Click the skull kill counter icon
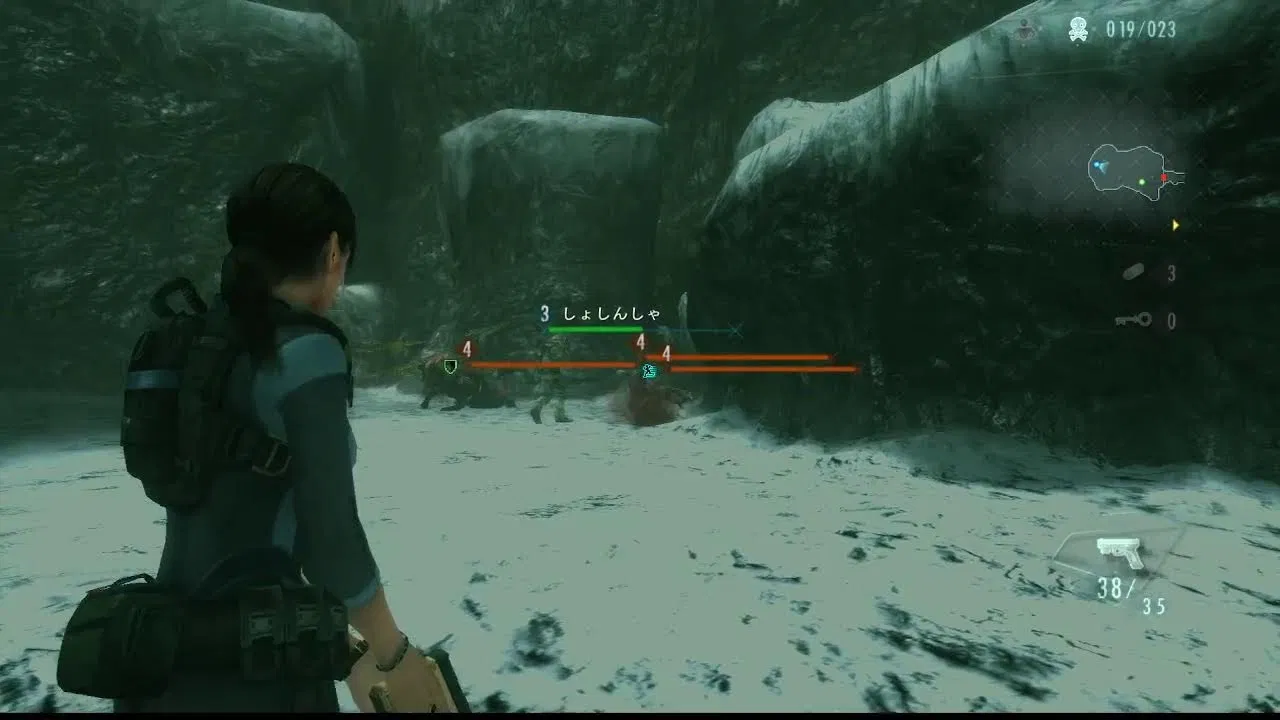This screenshot has width=1280, height=720. [x=1078, y=30]
